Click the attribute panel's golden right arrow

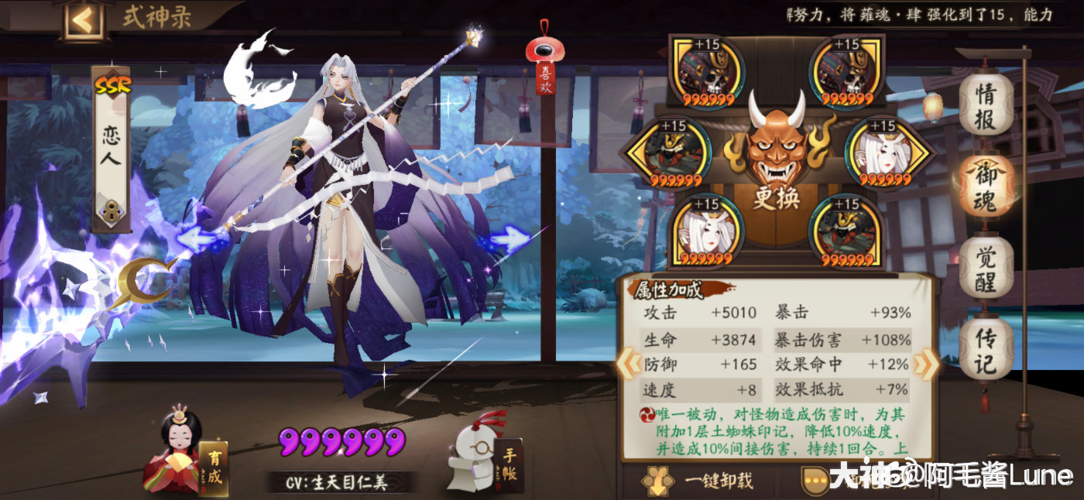(x=928, y=364)
